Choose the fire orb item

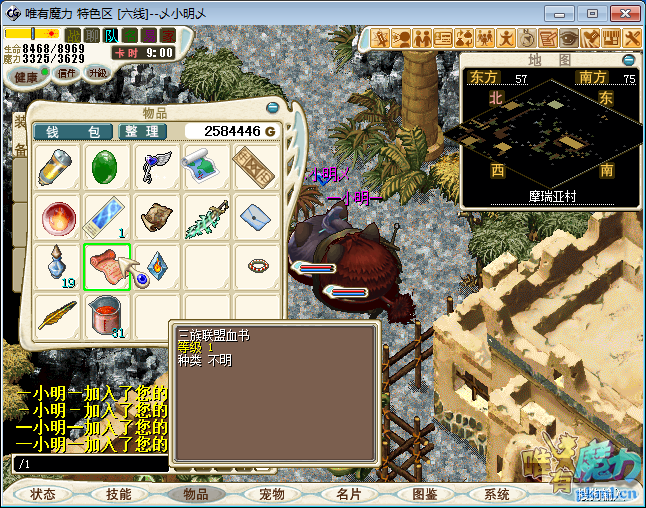[58, 216]
